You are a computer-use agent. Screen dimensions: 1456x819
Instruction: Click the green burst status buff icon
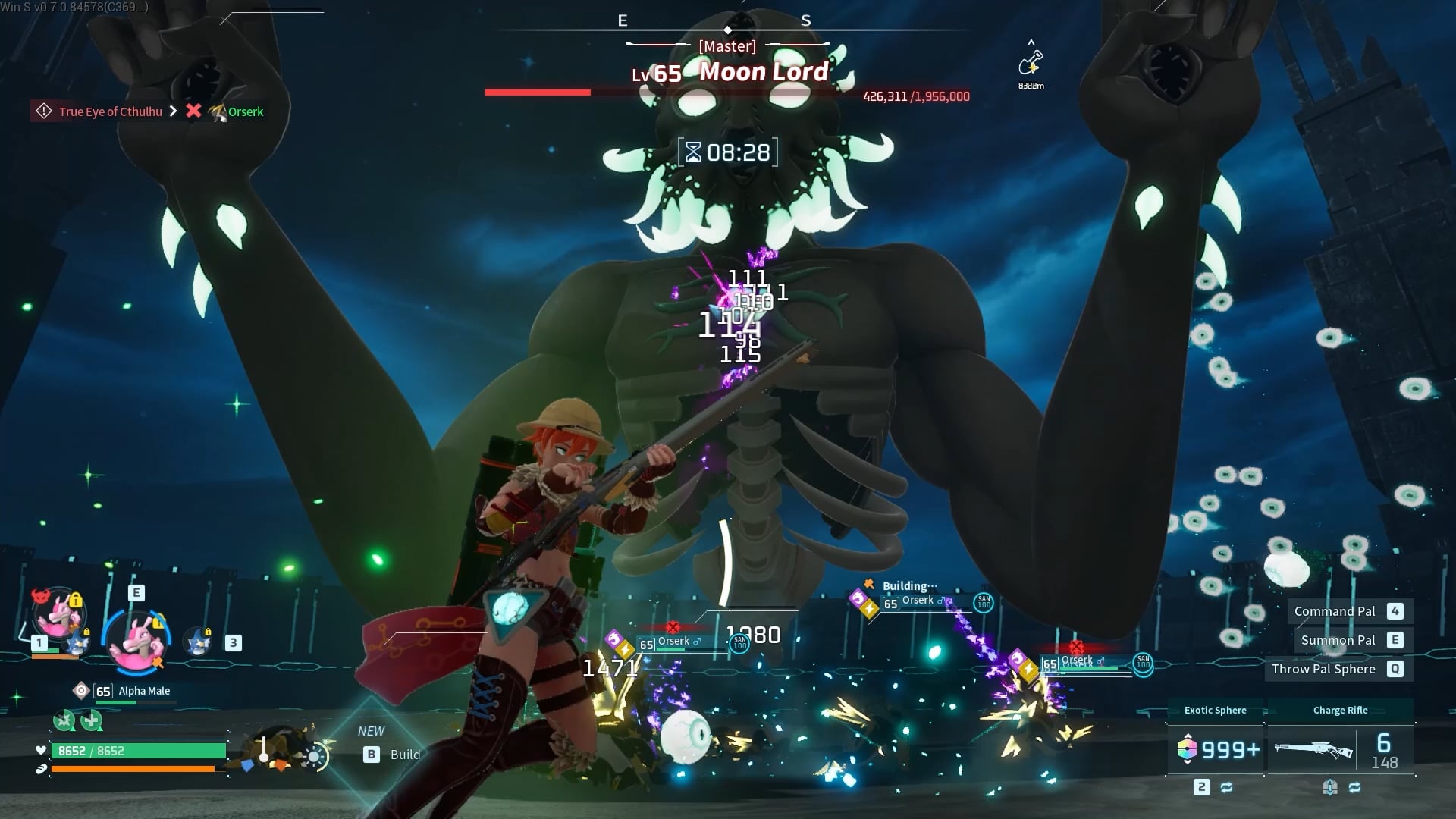(64, 720)
